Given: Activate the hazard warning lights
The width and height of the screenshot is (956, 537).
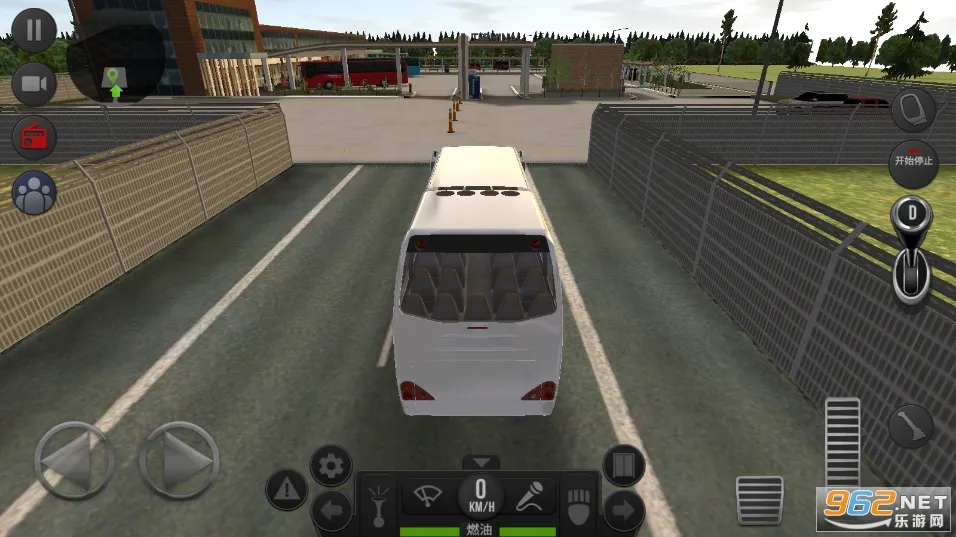Looking at the screenshot, I should coord(286,489).
